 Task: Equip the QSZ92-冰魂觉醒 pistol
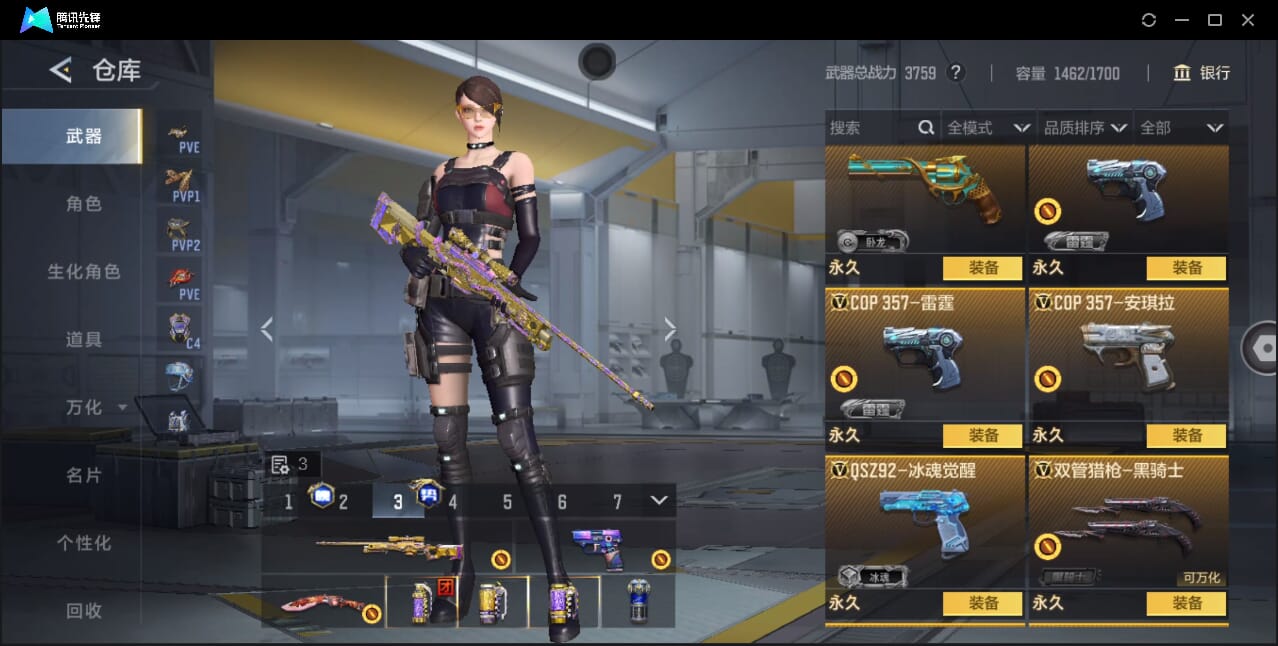(983, 603)
